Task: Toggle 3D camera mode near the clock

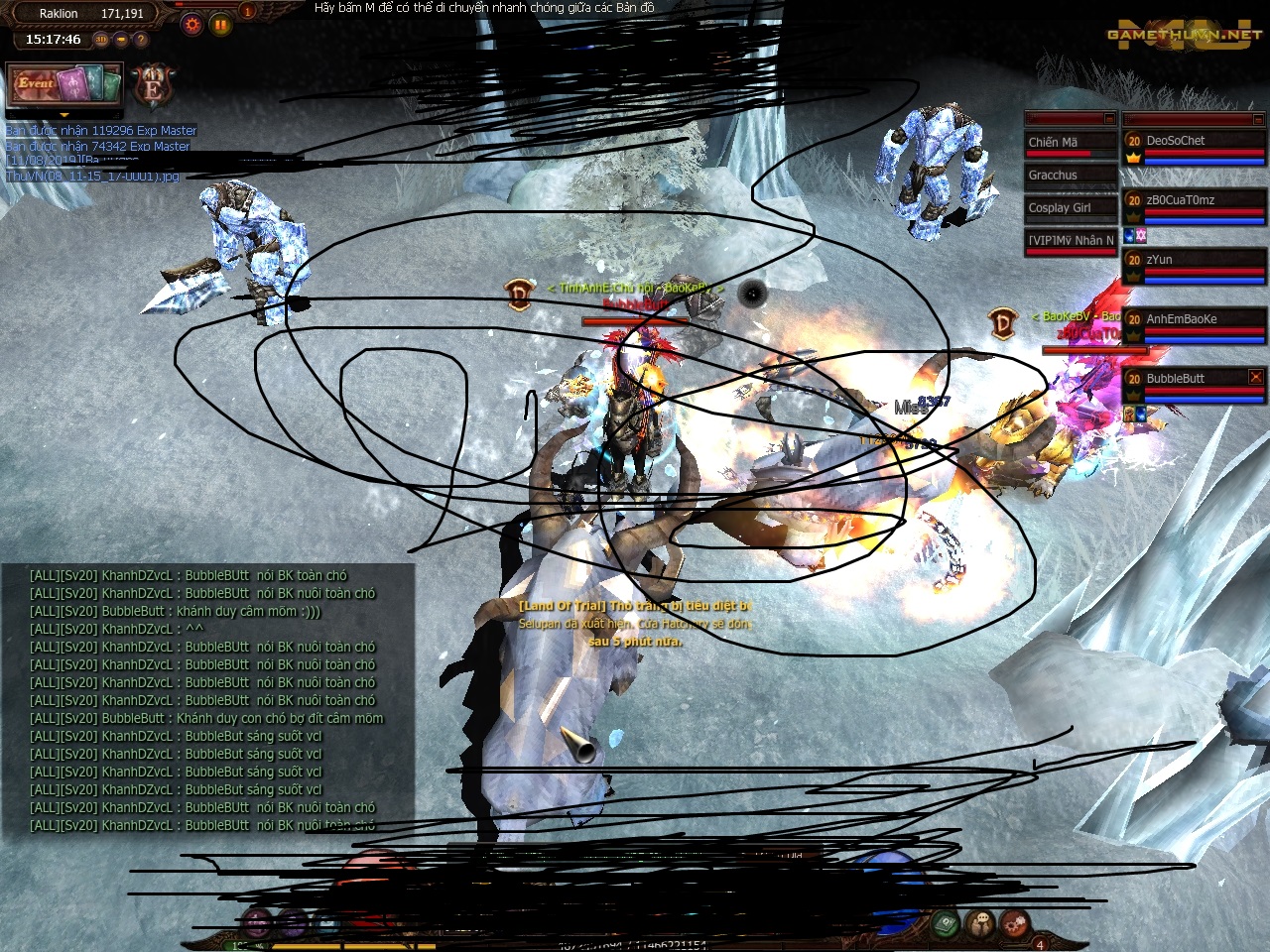Action: [100, 39]
